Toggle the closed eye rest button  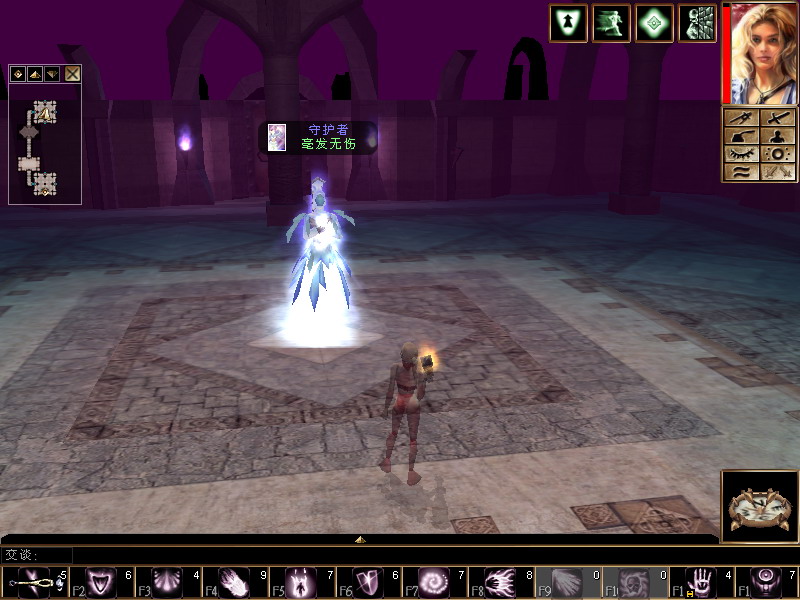coord(740,154)
